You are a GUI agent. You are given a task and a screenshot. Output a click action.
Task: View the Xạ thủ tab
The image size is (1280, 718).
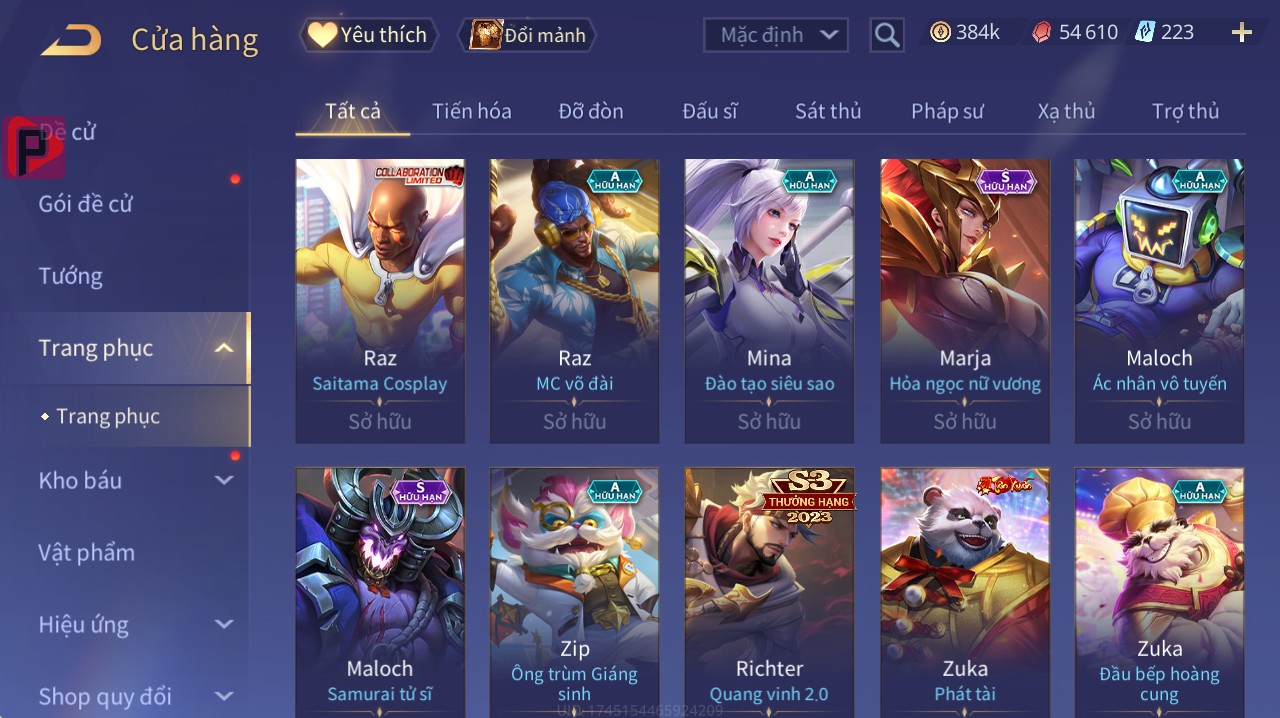click(1066, 111)
